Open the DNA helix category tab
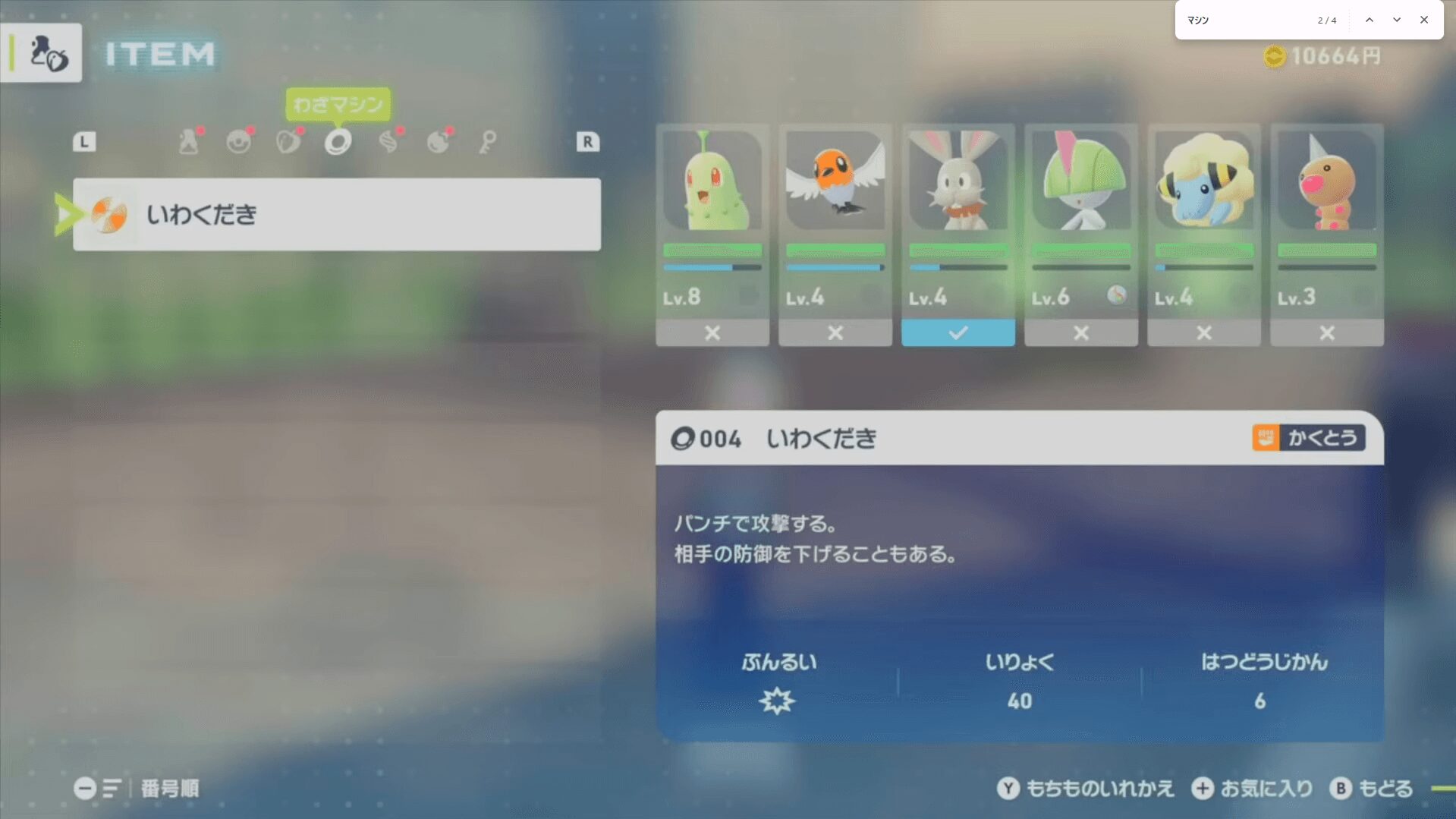The width and height of the screenshot is (1456, 819). pyautogui.click(x=388, y=142)
